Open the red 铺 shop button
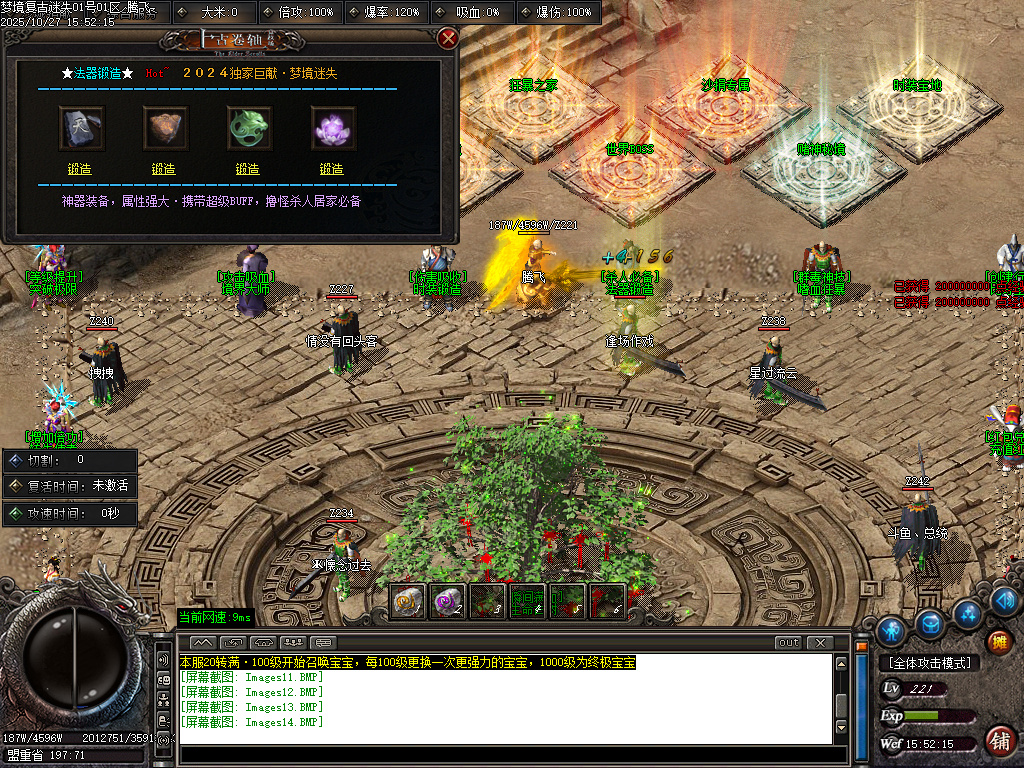 (x=998, y=741)
